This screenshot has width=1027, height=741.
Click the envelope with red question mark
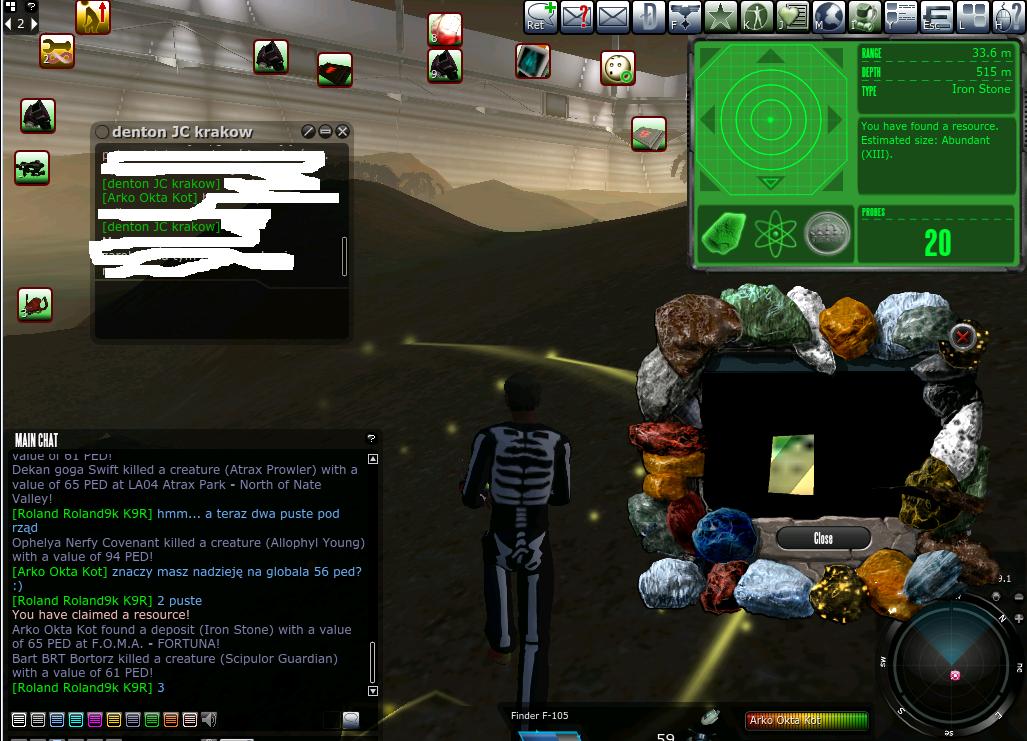click(577, 16)
